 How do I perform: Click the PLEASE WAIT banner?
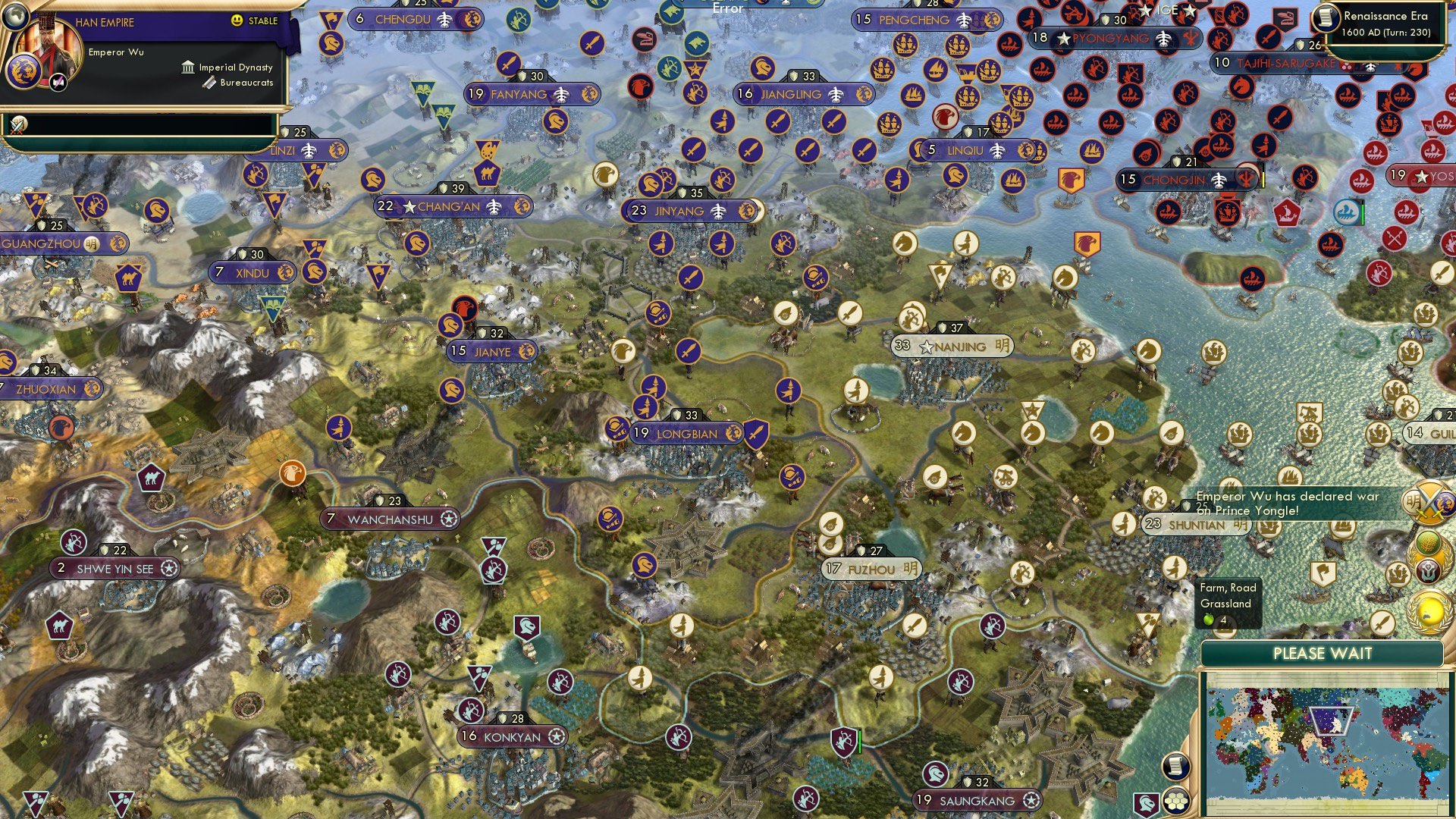[1324, 653]
